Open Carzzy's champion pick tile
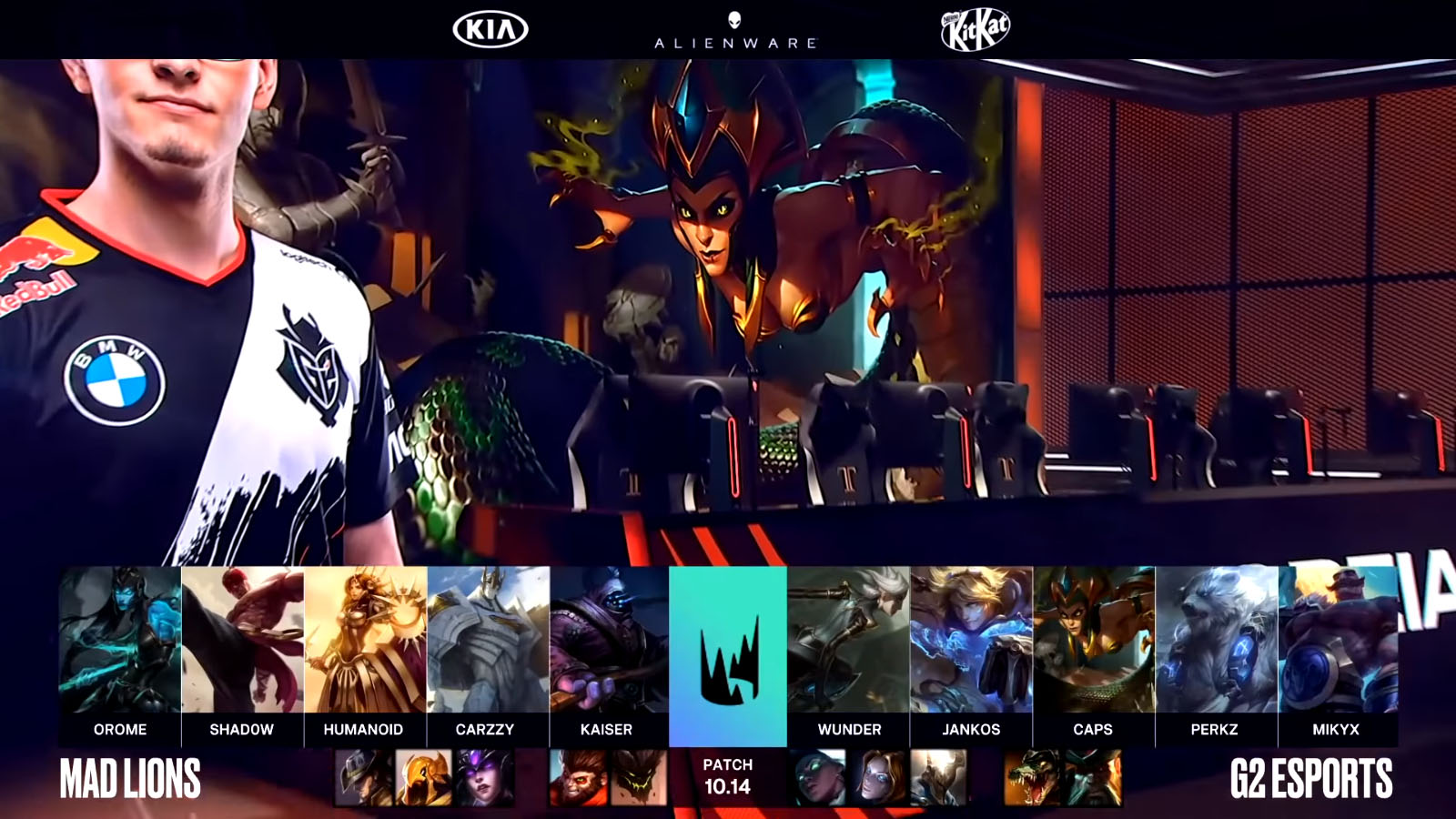The image size is (1456, 819). [488, 641]
